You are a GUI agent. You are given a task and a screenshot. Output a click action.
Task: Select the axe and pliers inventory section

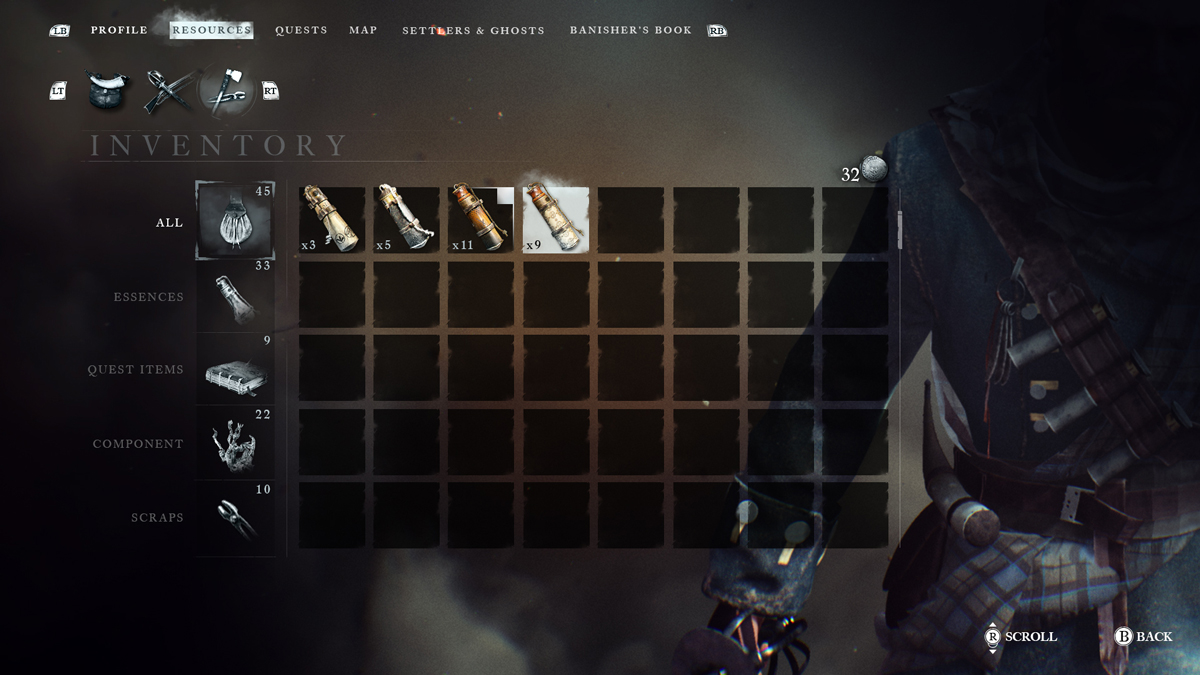pyautogui.click(x=227, y=91)
